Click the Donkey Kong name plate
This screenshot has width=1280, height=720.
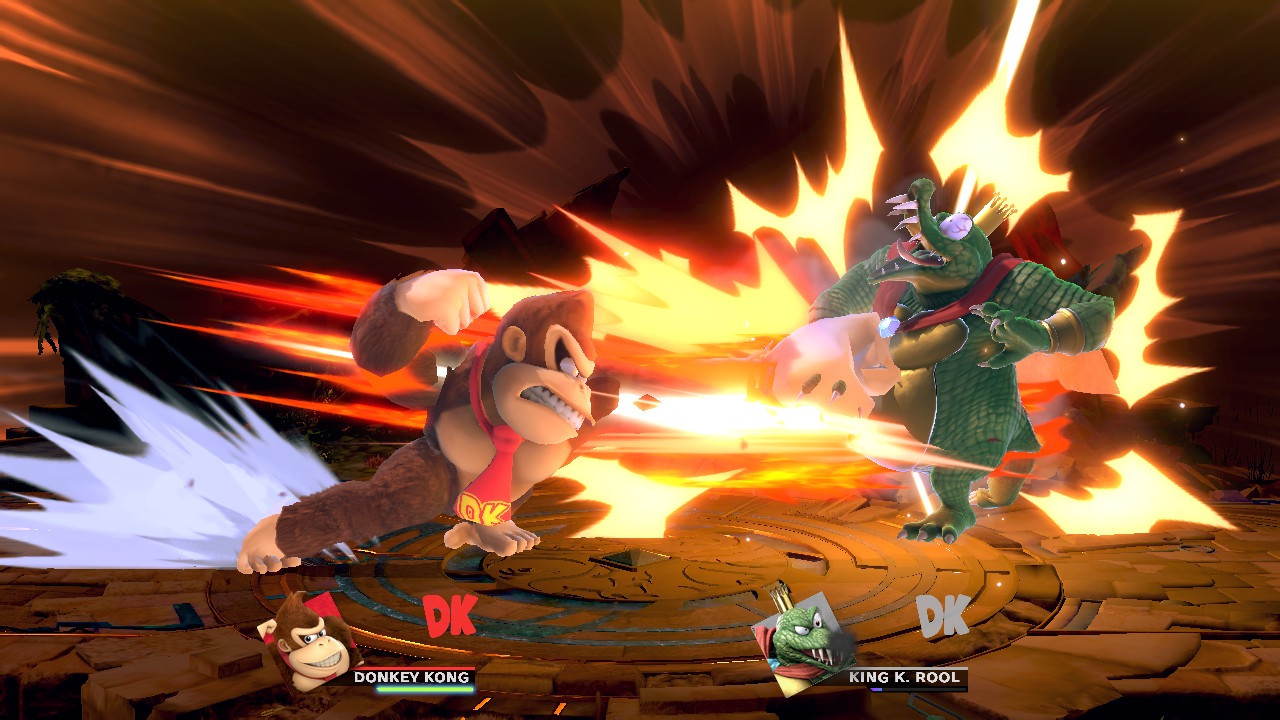click(x=411, y=677)
